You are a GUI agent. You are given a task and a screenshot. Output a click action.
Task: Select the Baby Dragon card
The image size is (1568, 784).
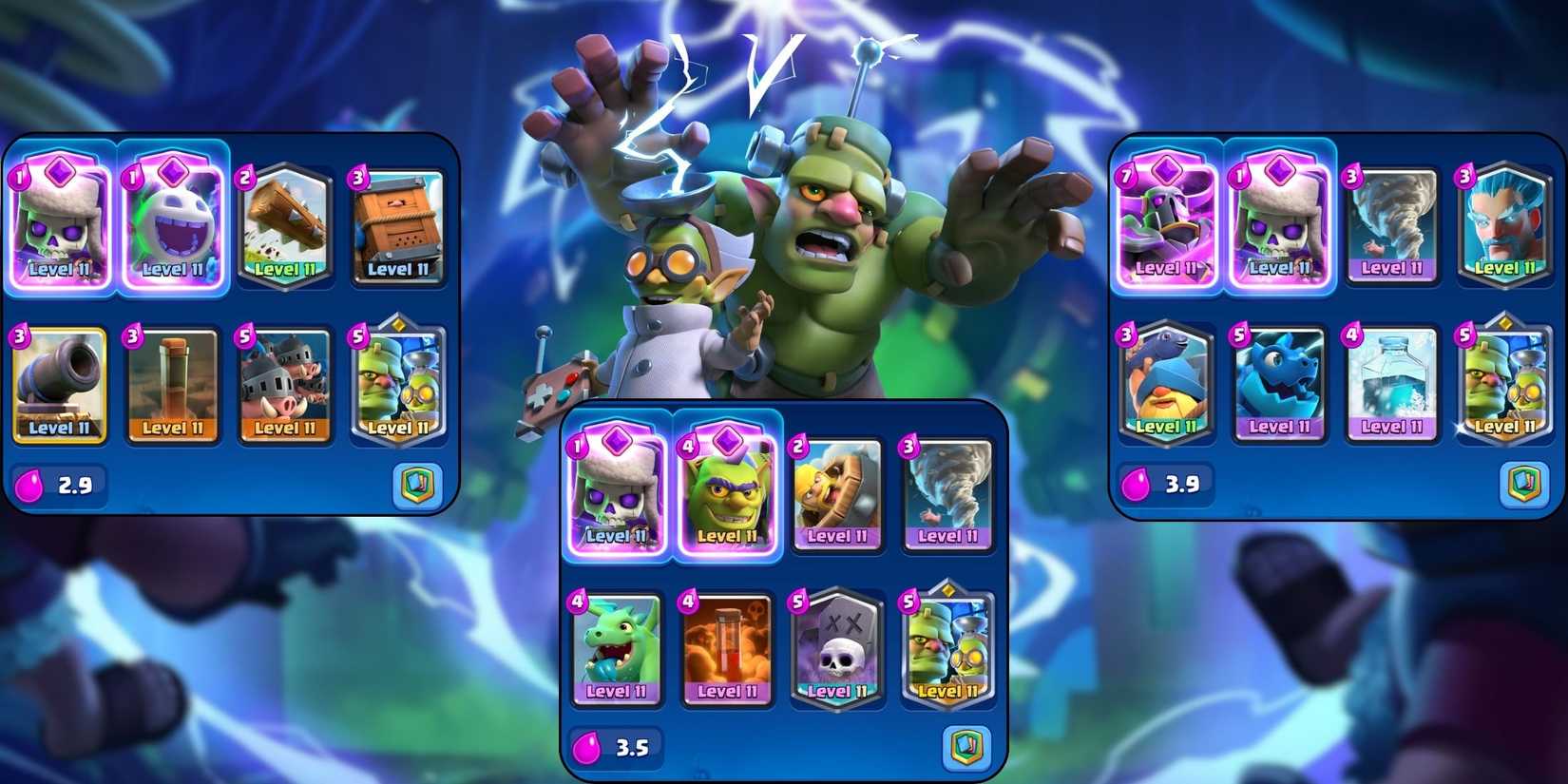[614, 652]
